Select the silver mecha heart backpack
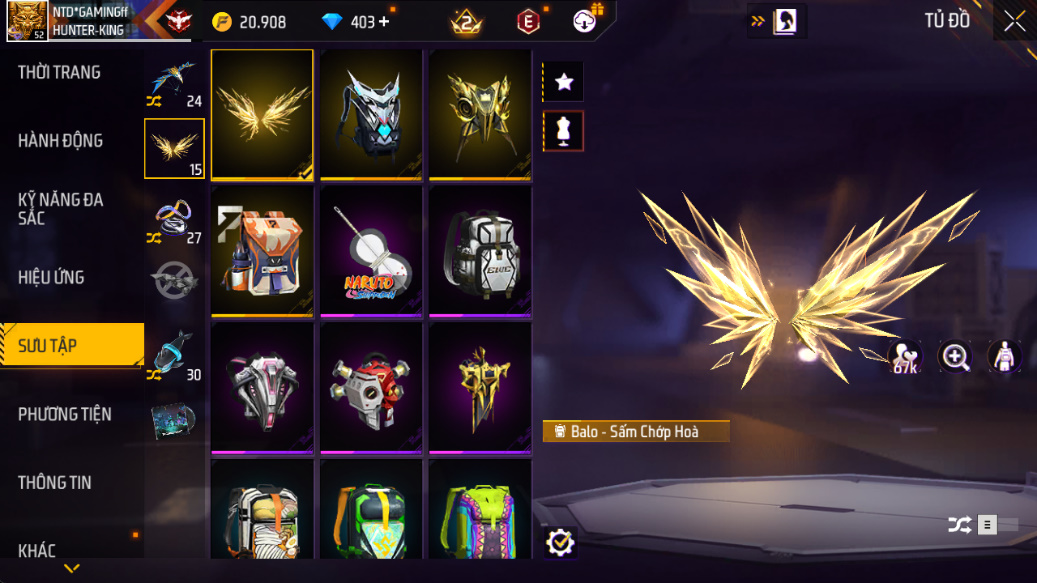This screenshot has width=1037, height=583. (x=371, y=114)
